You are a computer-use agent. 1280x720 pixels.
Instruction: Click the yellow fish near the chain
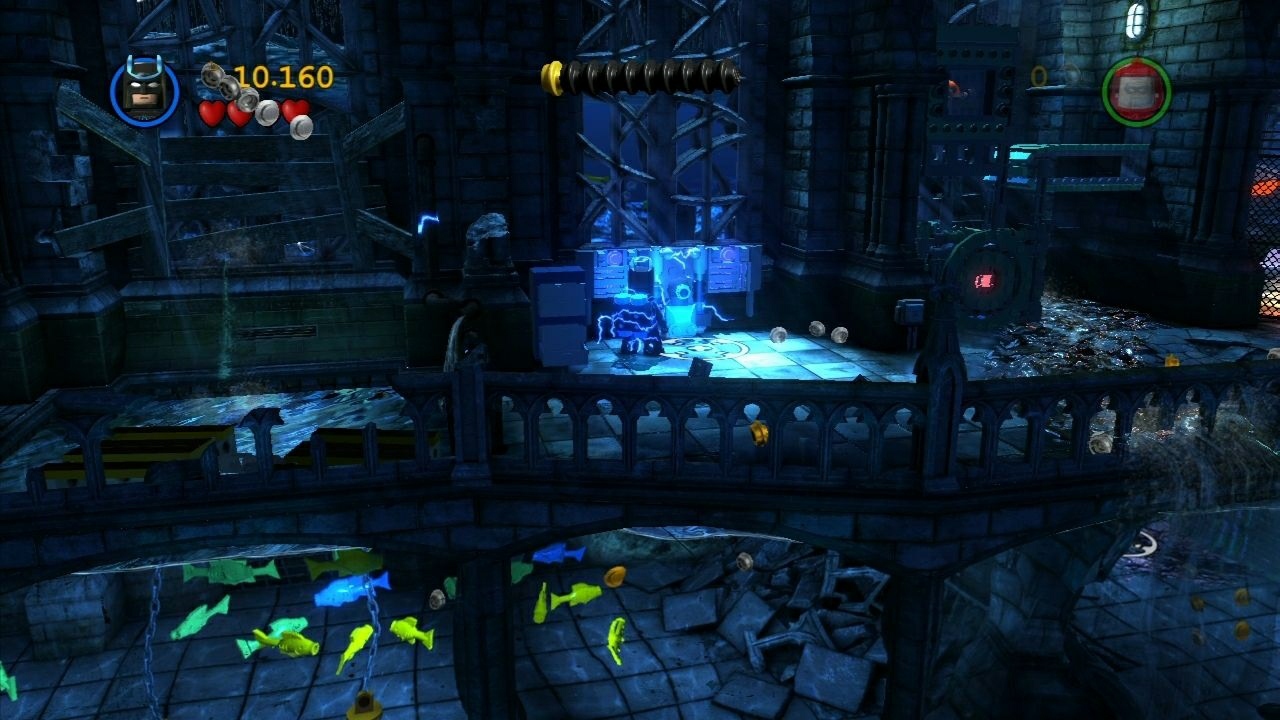(360, 640)
